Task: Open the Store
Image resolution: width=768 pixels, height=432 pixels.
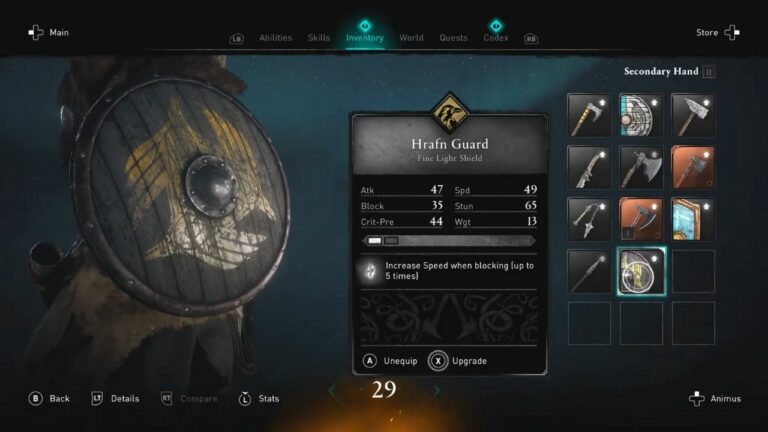Action: click(717, 32)
